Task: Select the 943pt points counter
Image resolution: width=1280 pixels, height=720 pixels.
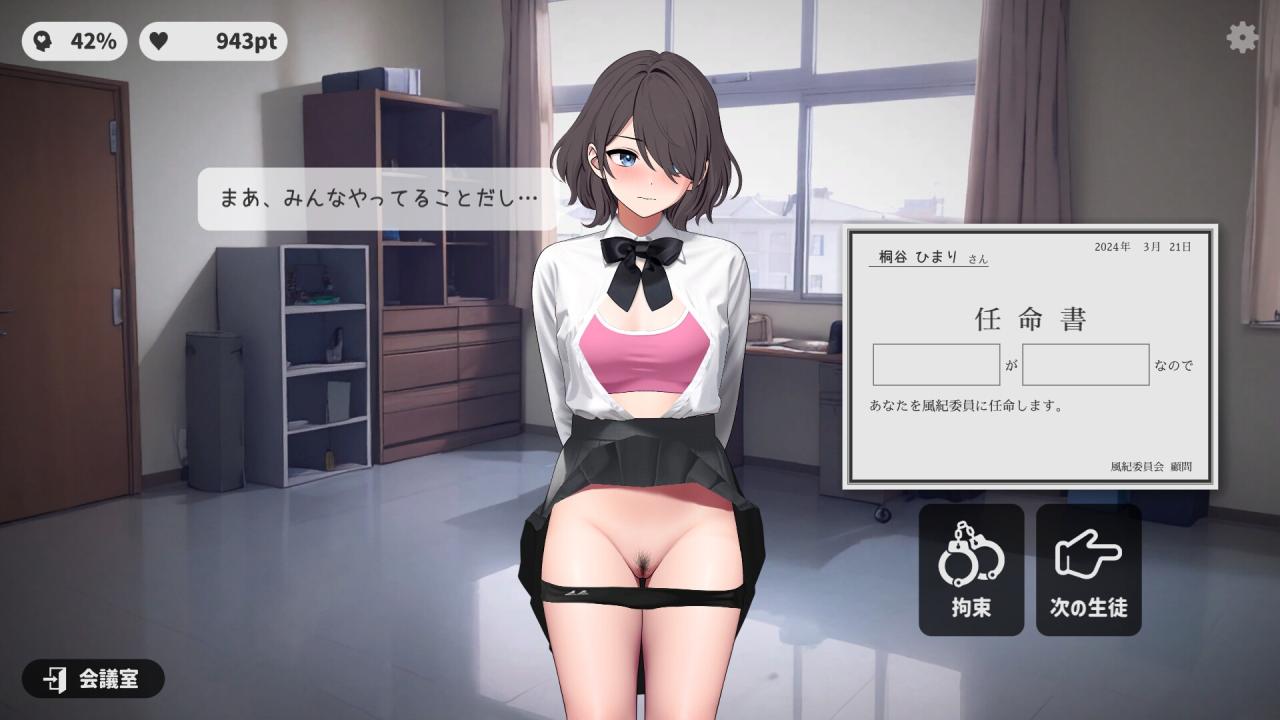Action: 213,41
